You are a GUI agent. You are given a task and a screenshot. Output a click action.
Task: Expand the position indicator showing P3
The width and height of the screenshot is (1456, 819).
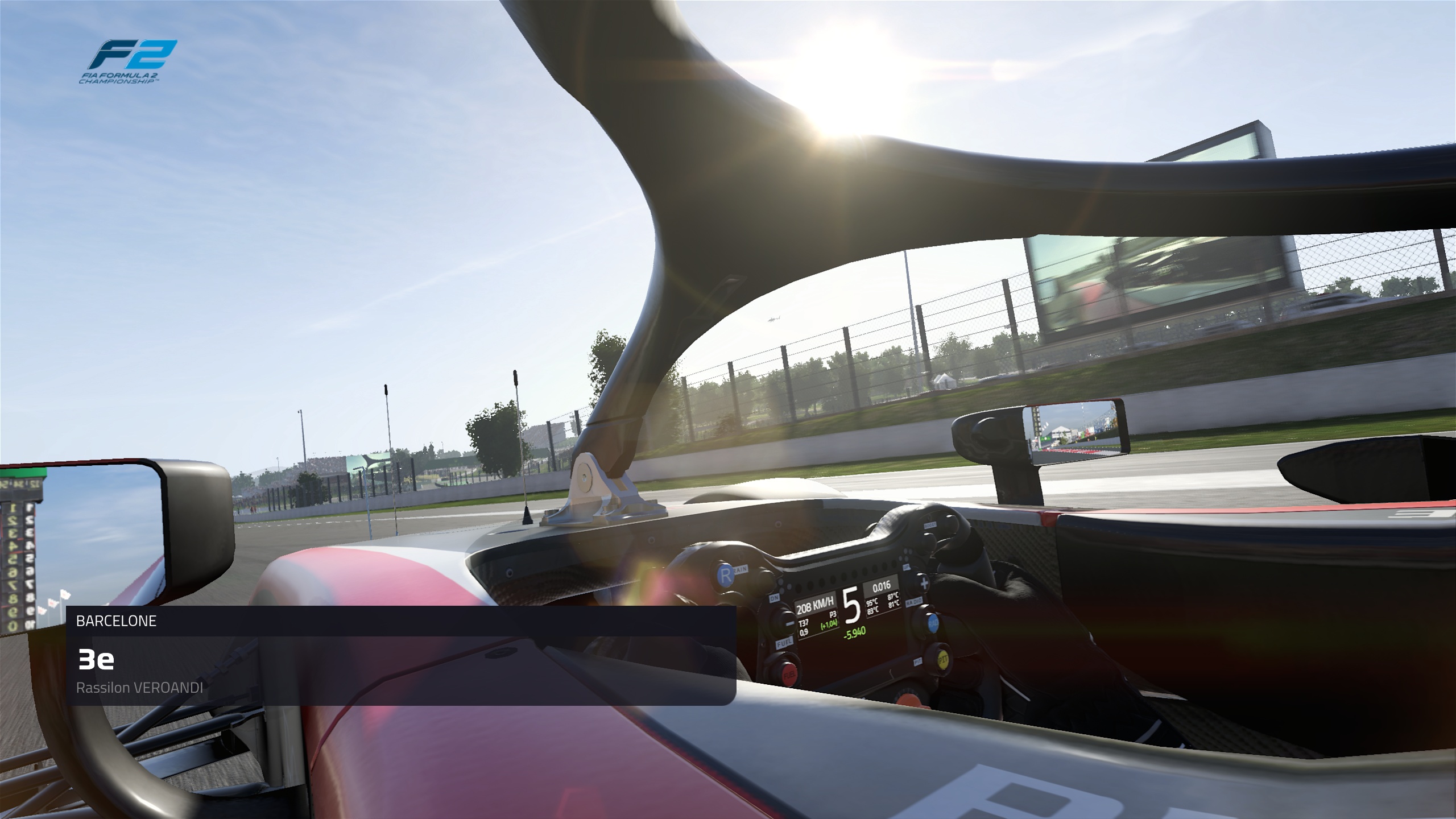tap(833, 614)
